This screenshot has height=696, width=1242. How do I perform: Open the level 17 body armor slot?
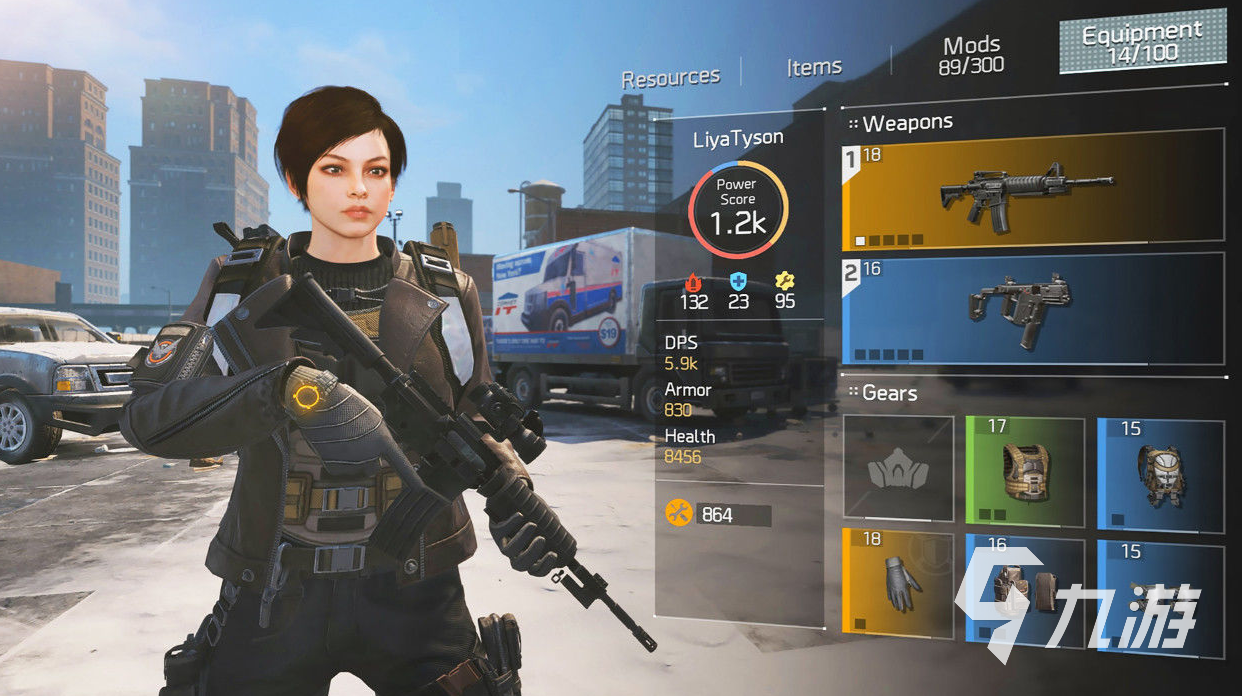click(x=1024, y=469)
